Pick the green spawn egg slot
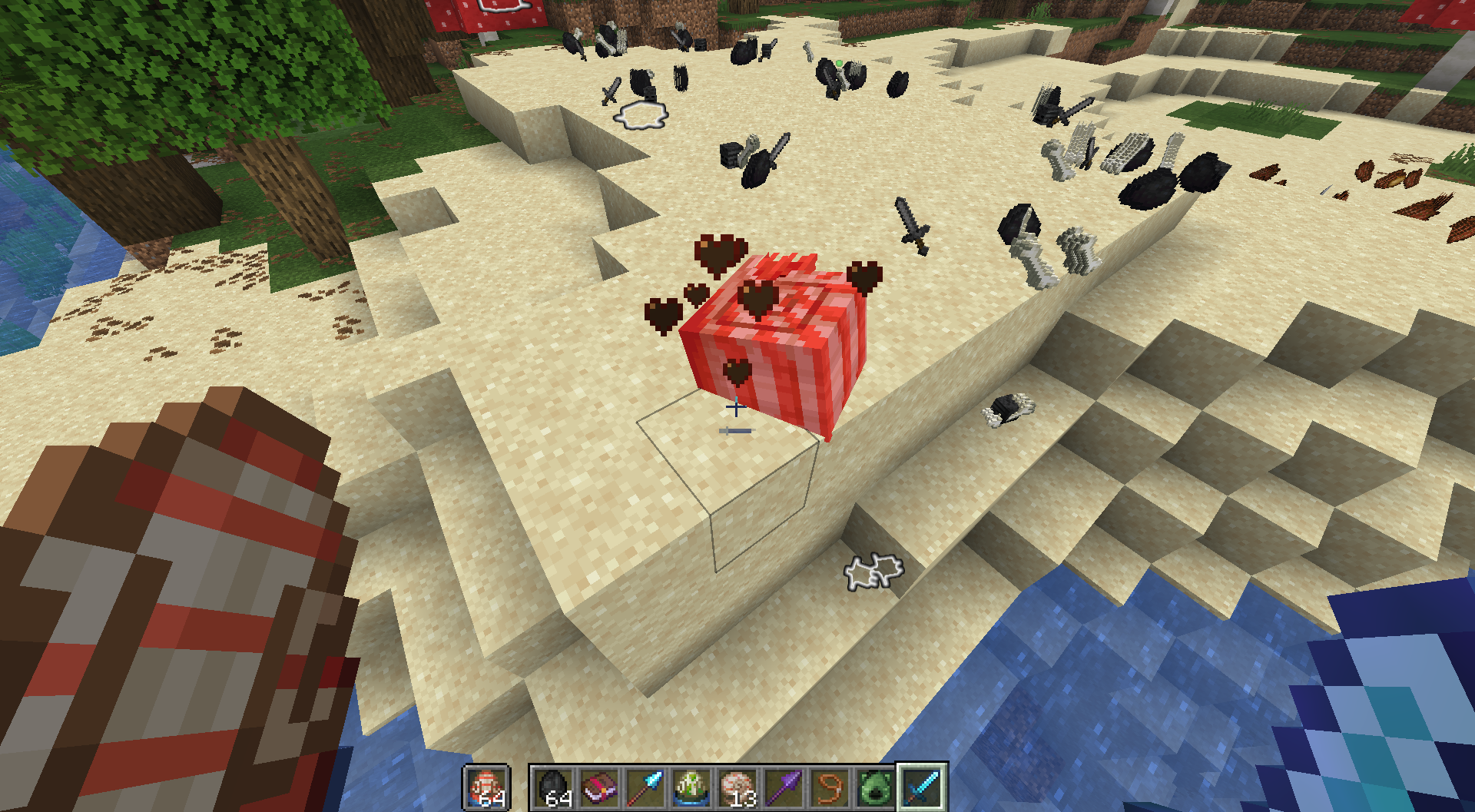This screenshot has height=812, width=1475. 875,787
